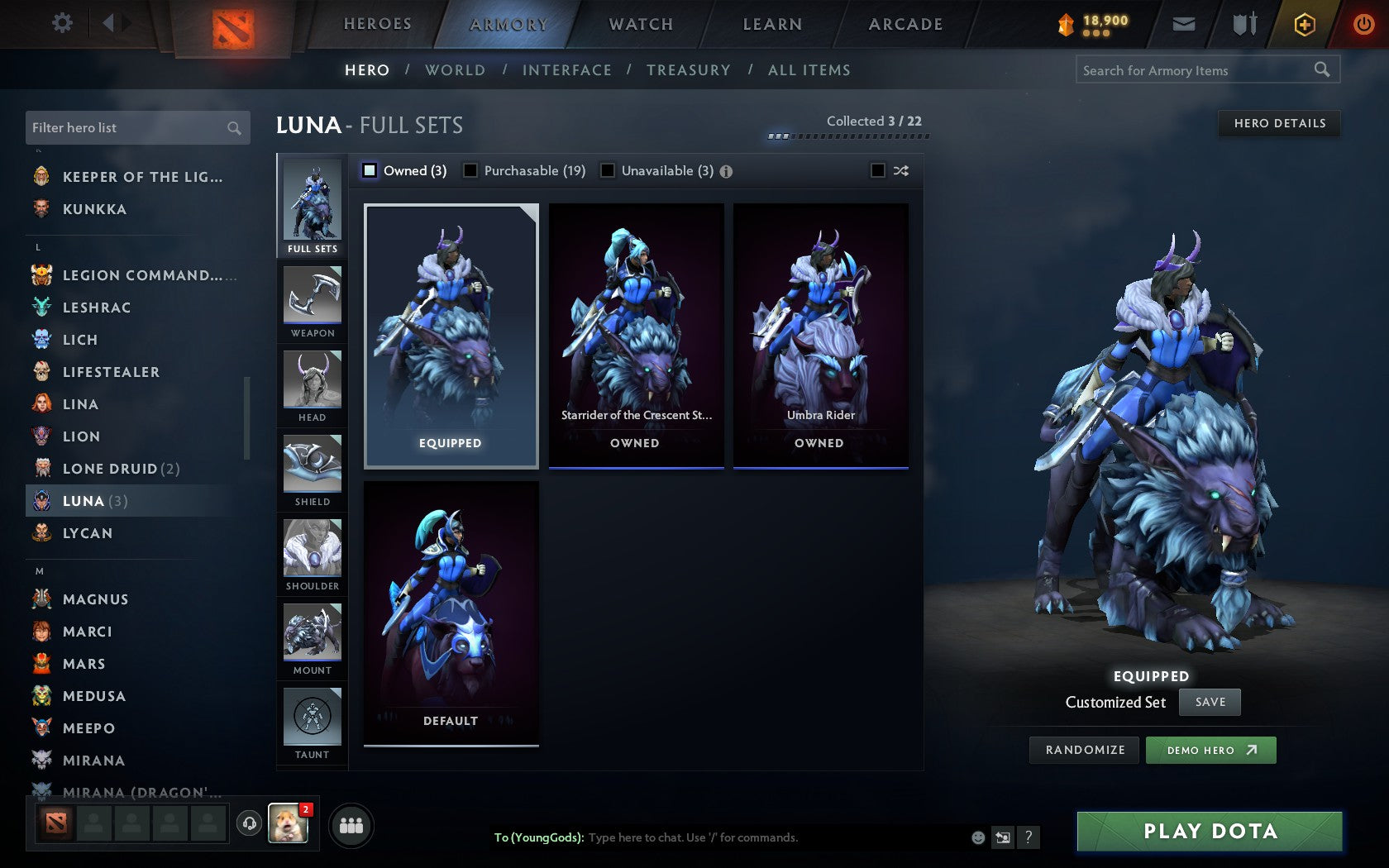The image size is (1389, 868).
Task: Toggle the shuffle sets option
Action: pos(878,170)
